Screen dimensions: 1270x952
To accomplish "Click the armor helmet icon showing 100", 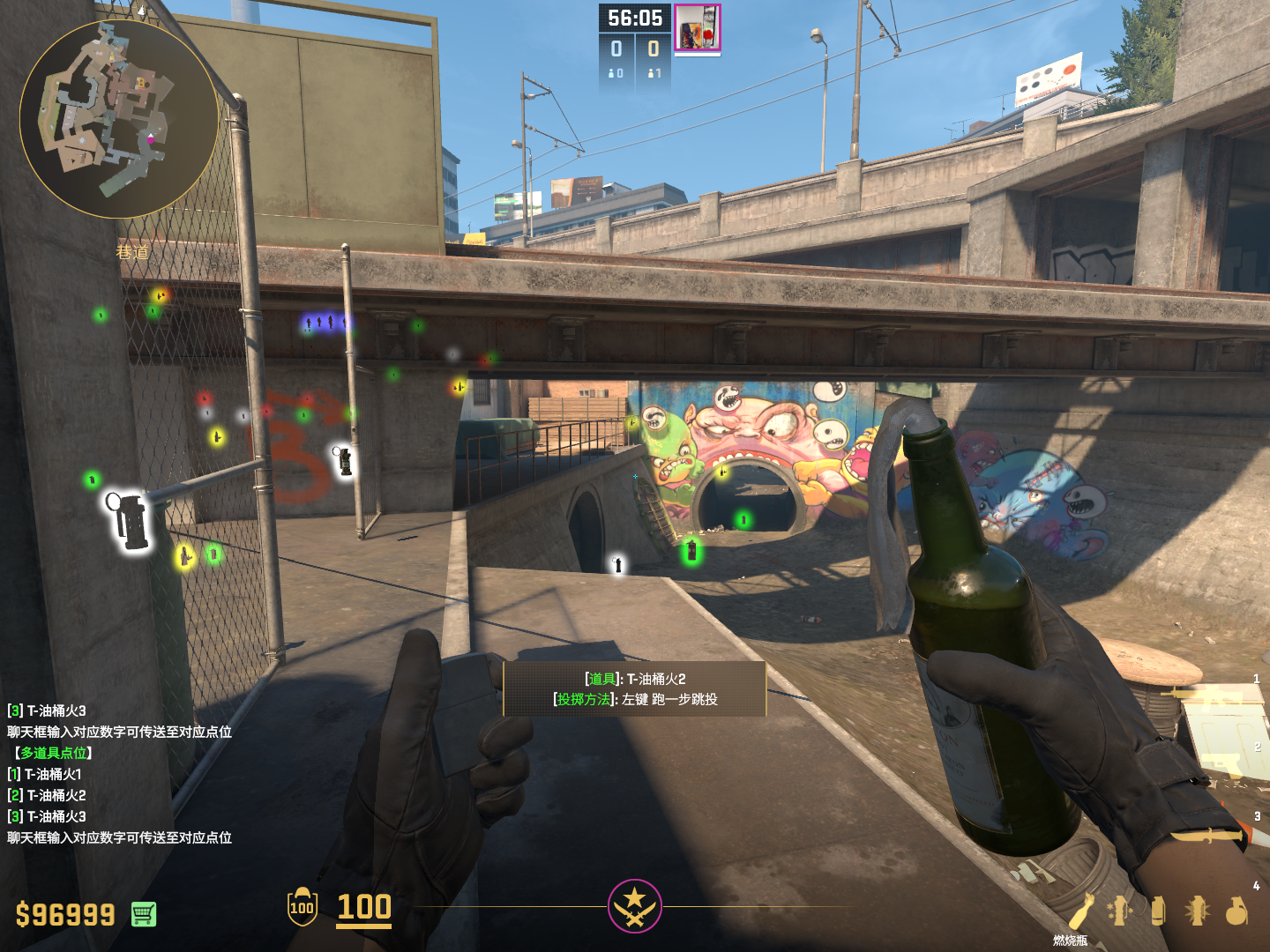I will (302, 907).
